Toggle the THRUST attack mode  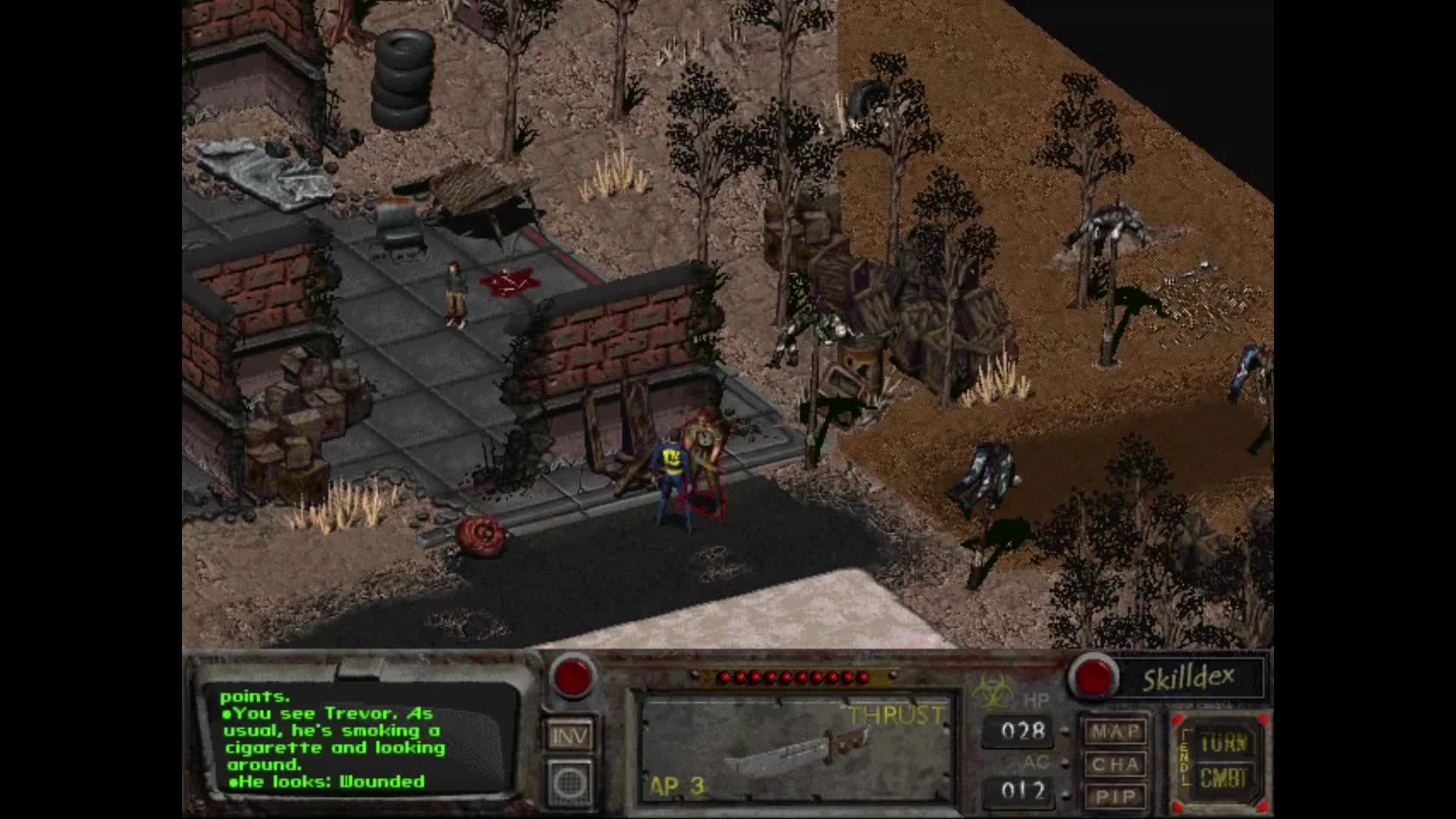[896, 713]
